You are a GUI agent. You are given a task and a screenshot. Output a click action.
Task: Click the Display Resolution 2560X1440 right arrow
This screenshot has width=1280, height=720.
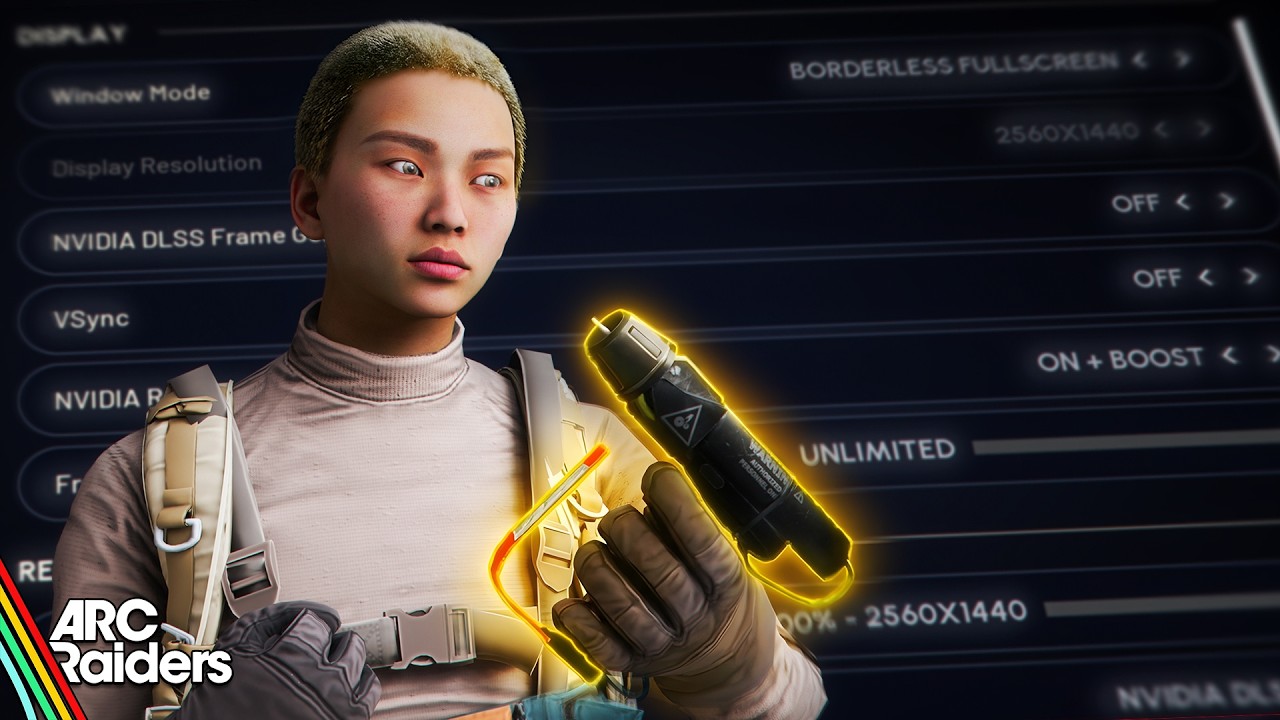tap(1204, 129)
